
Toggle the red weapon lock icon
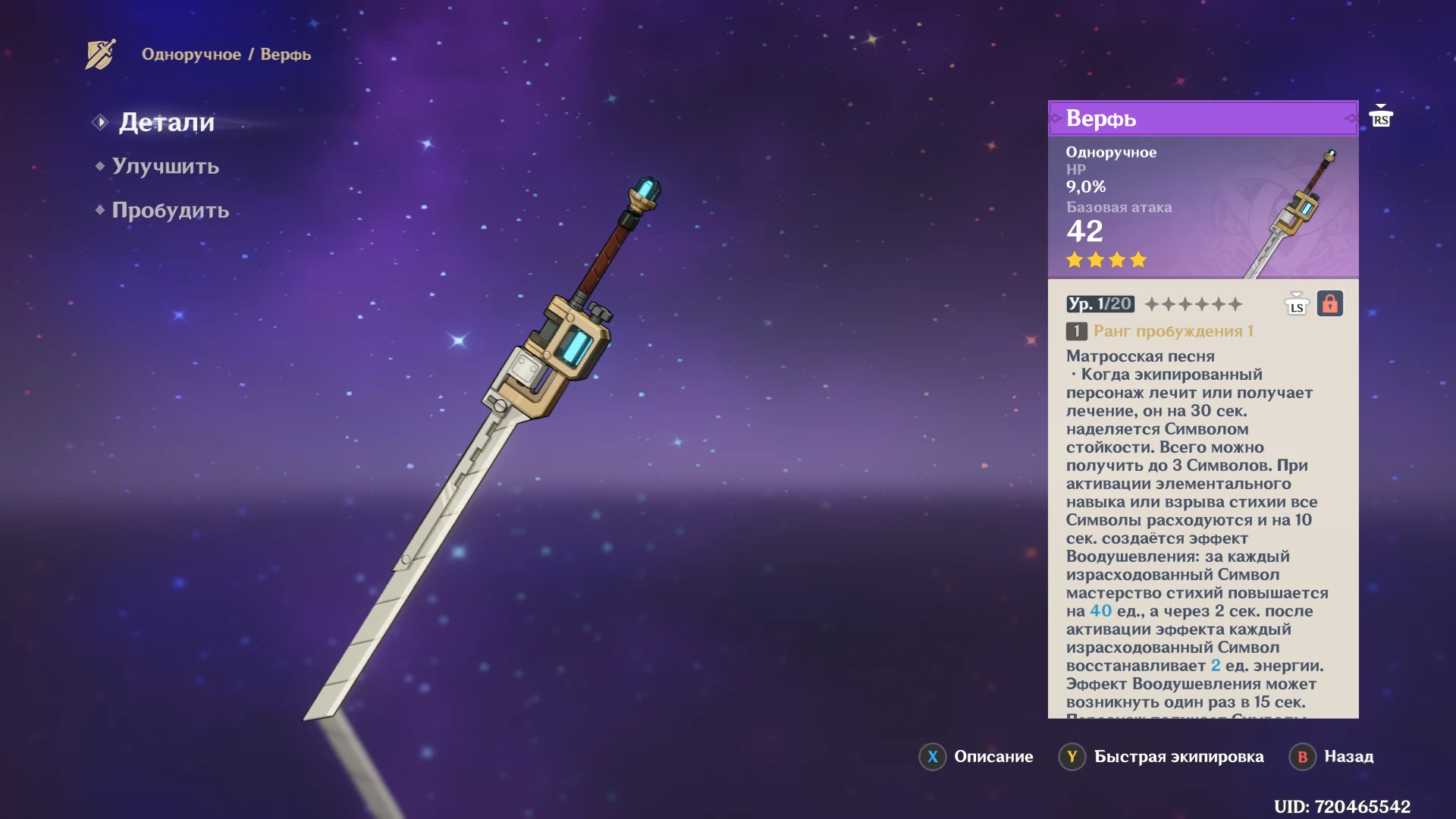point(1329,304)
